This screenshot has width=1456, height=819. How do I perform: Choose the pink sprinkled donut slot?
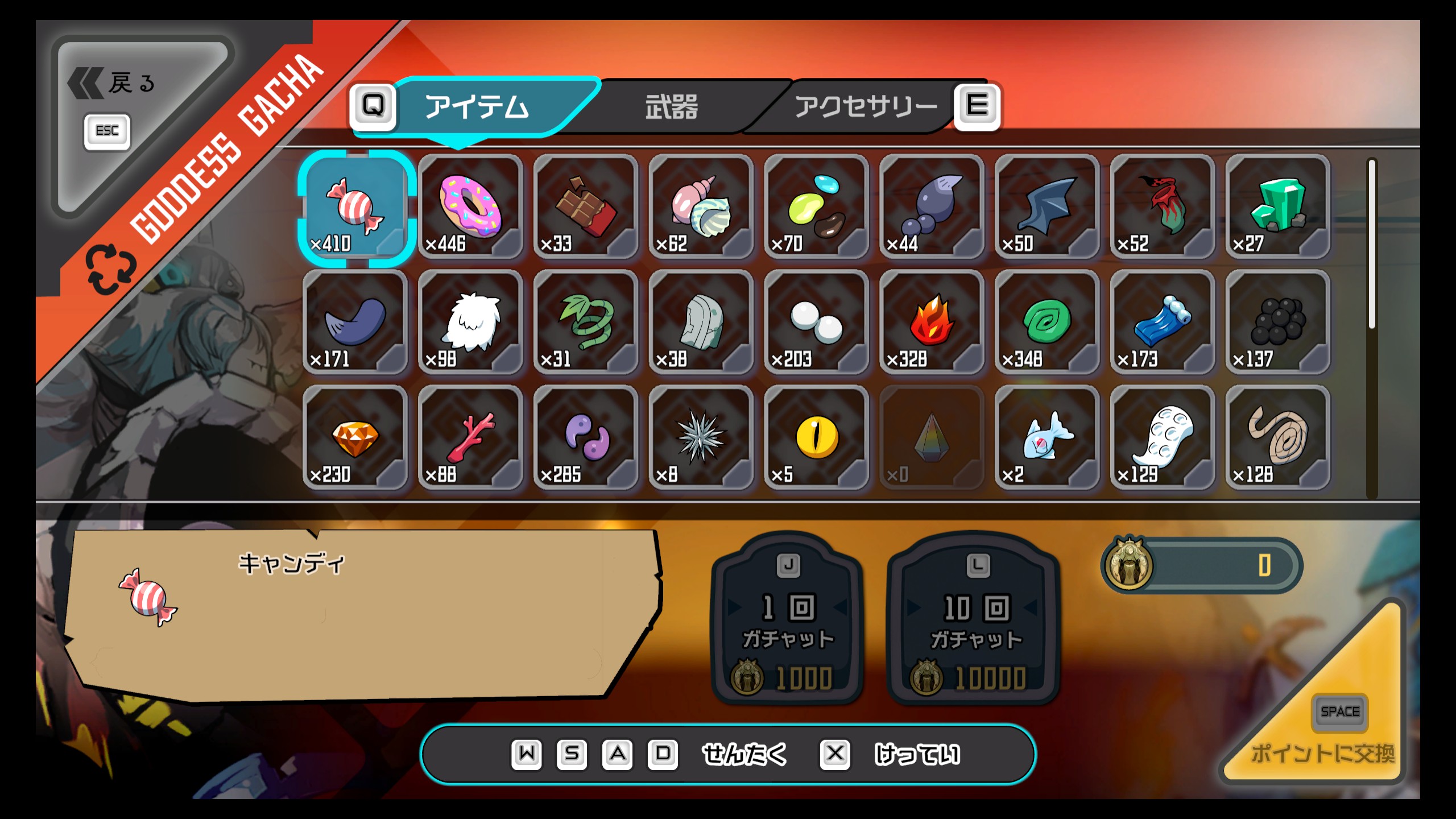471,207
